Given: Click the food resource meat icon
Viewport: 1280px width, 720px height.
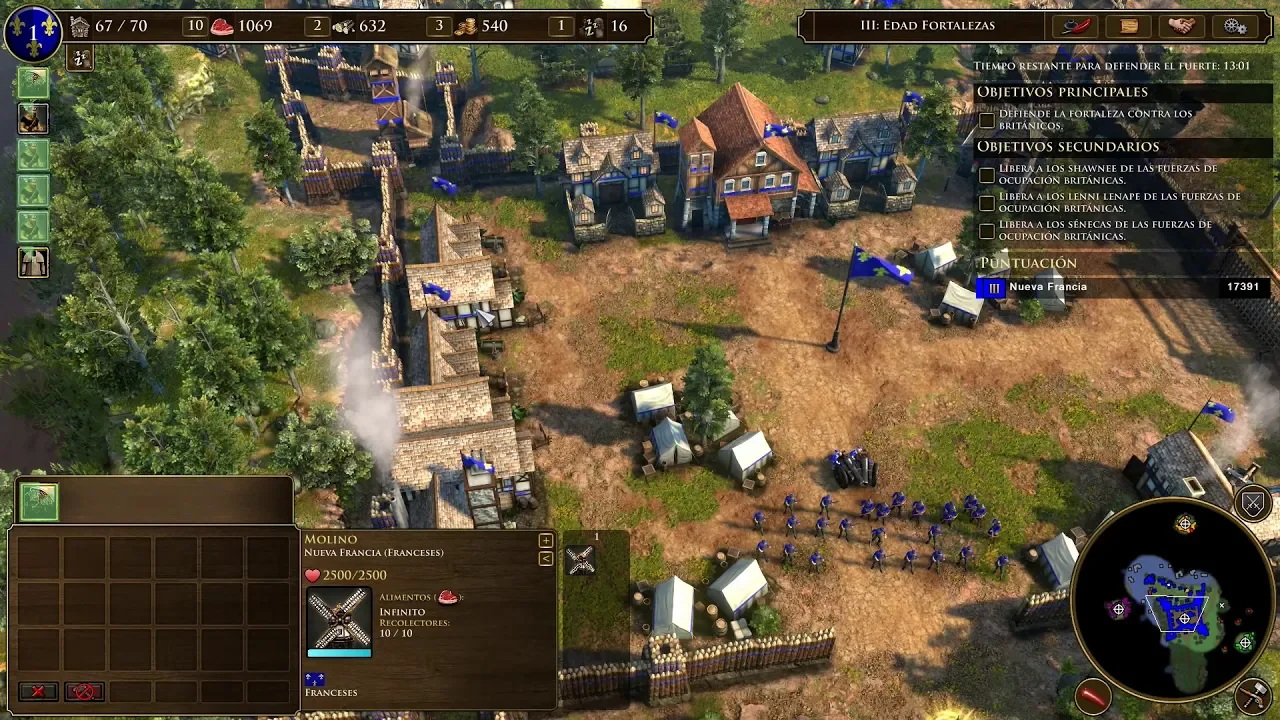Looking at the screenshot, I should 222,26.
